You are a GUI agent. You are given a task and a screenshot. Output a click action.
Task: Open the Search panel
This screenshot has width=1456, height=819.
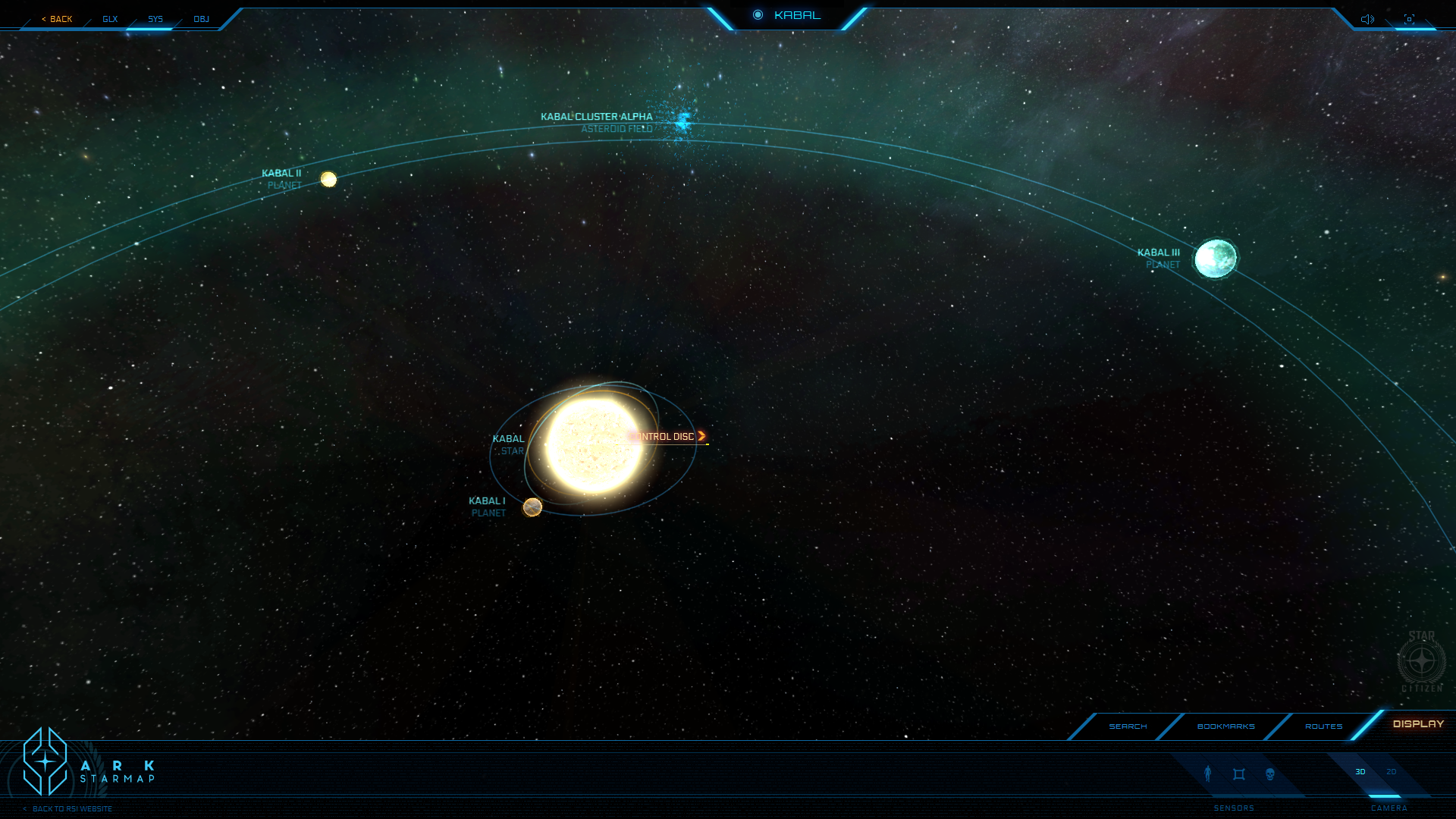[1128, 726]
